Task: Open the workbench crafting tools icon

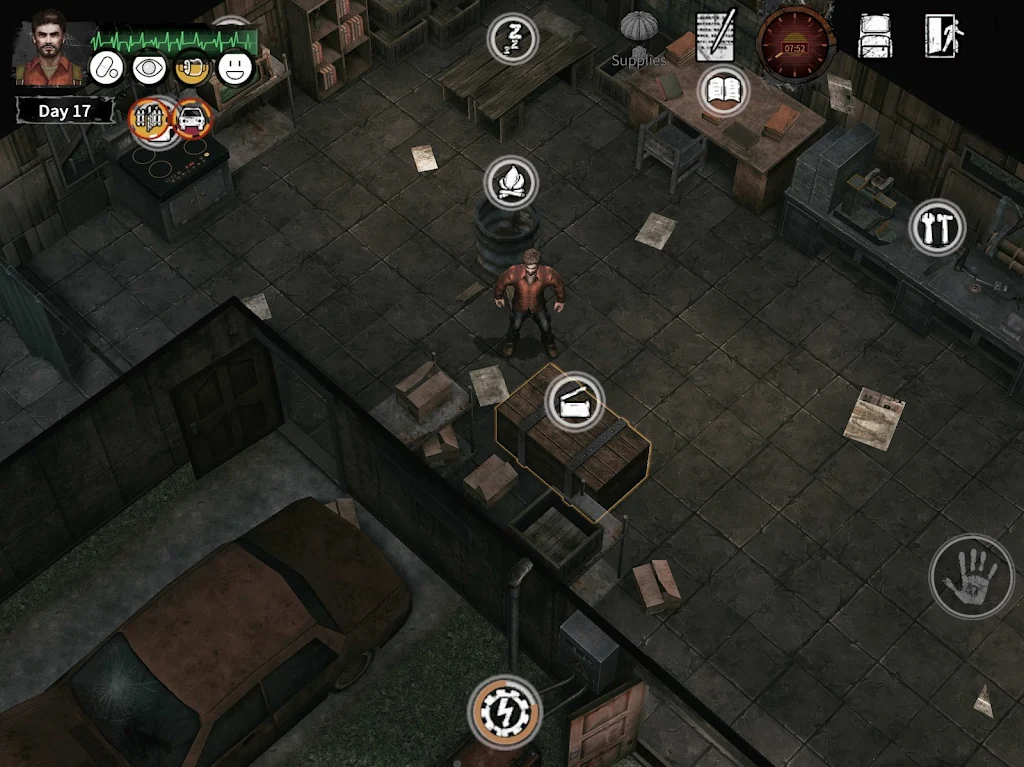Action: point(937,227)
